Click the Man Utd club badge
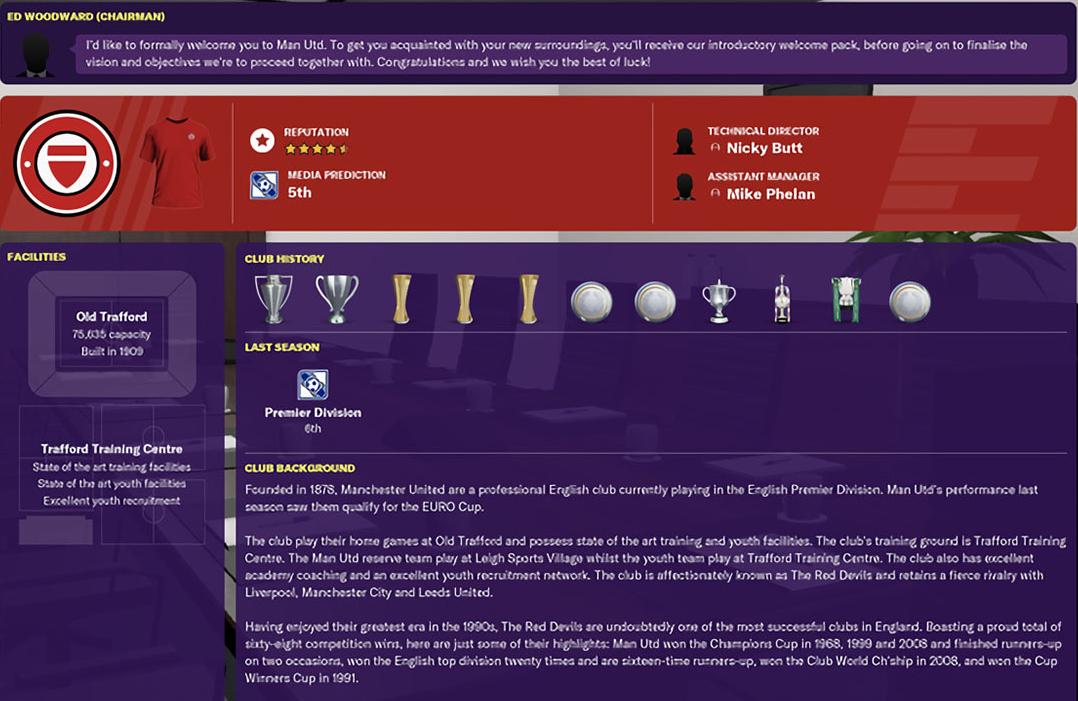 (67, 164)
